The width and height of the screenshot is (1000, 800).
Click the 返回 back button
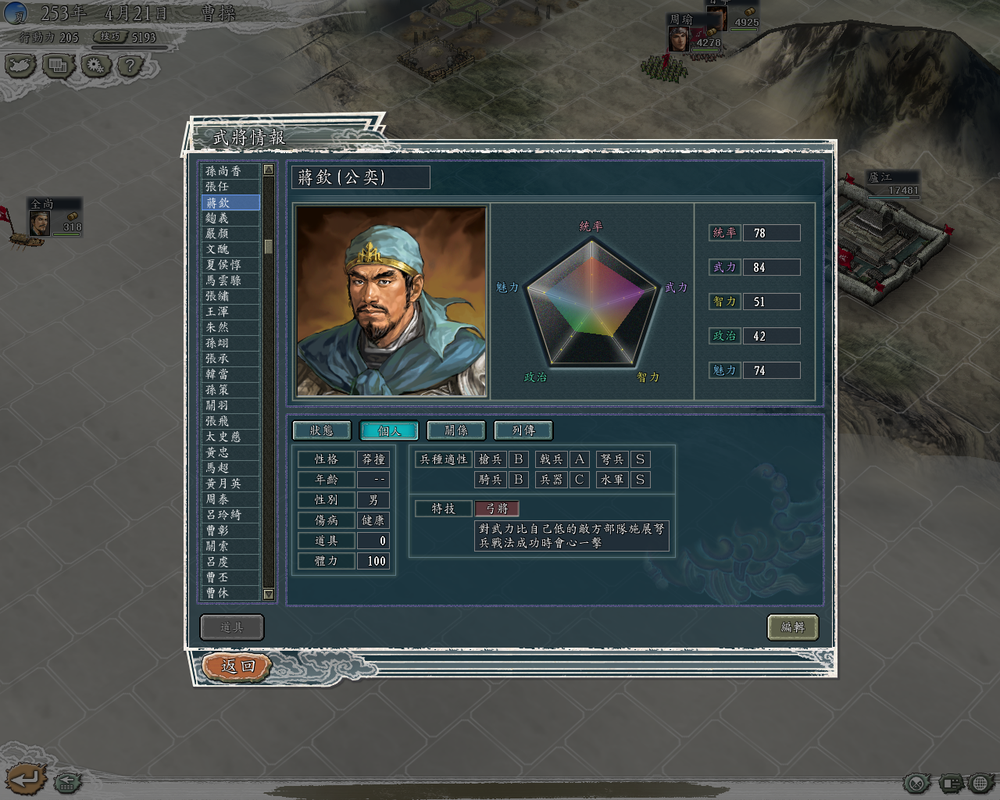tap(237, 666)
